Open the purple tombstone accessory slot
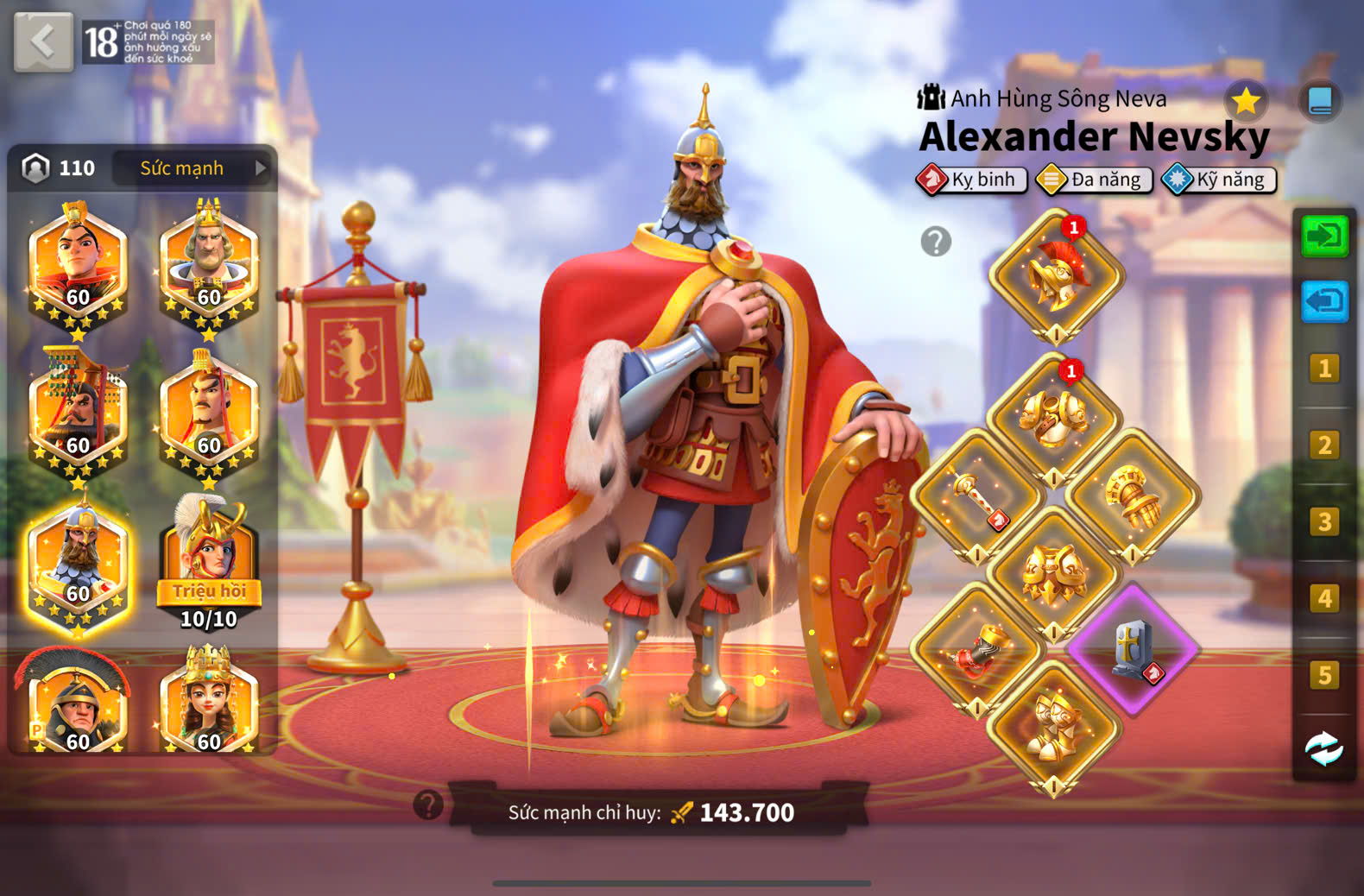This screenshot has height=896, width=1364. 1133,649
